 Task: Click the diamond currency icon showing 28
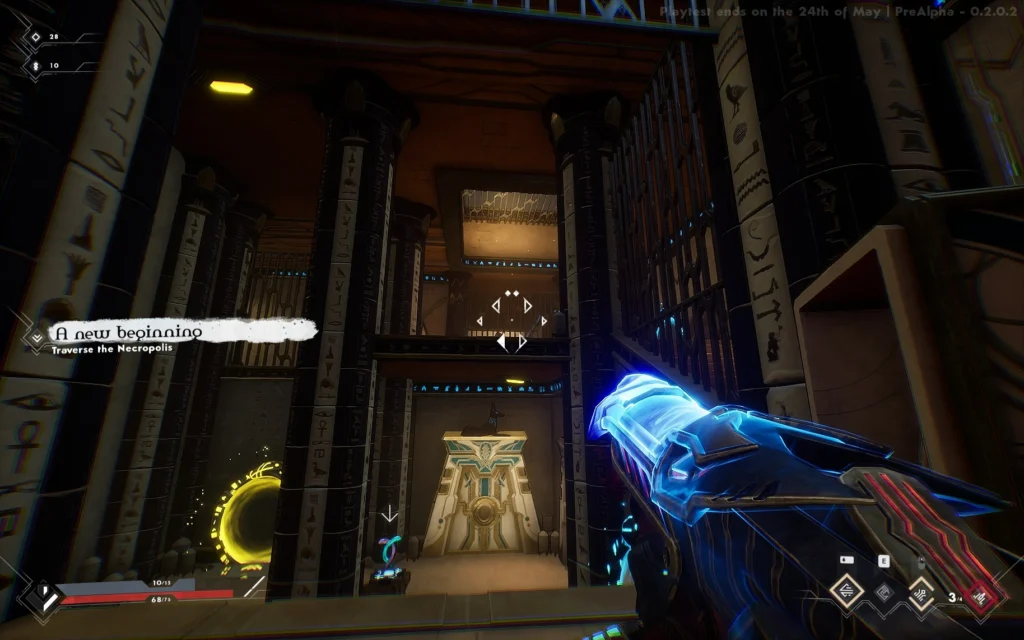pyautogui.click(x=35, y=37)
